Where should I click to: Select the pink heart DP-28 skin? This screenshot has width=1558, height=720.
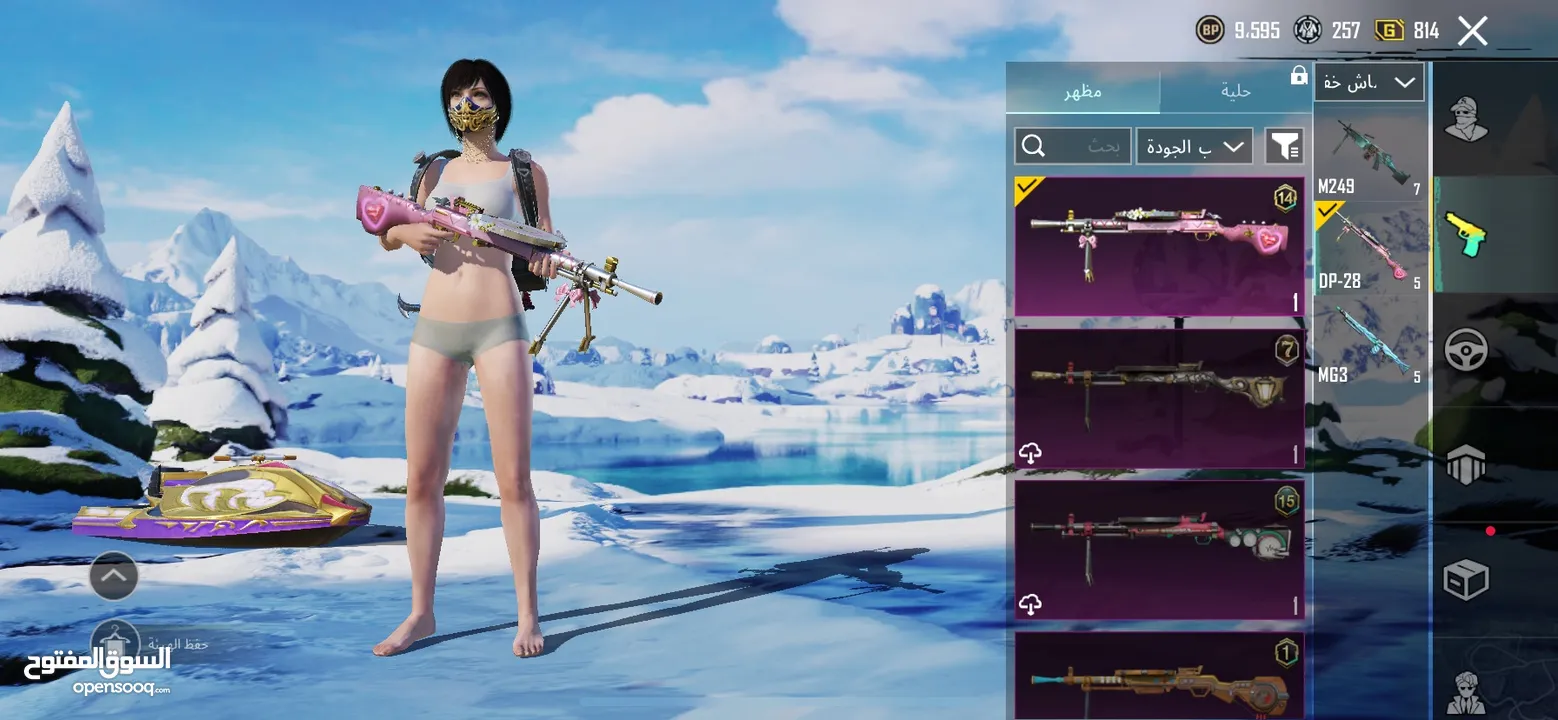[x=1159, y=246]
